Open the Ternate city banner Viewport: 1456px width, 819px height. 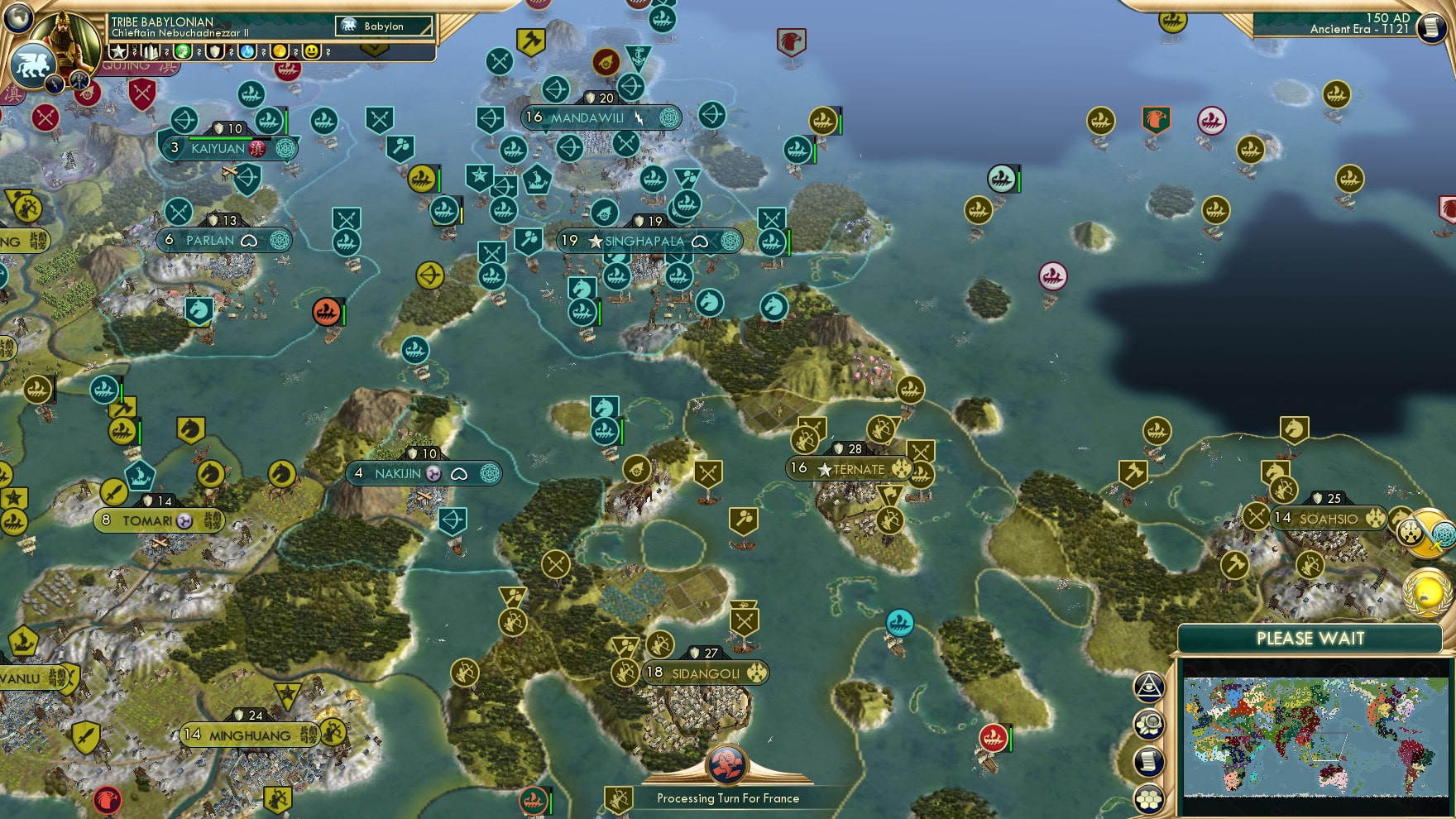(852, 468)
